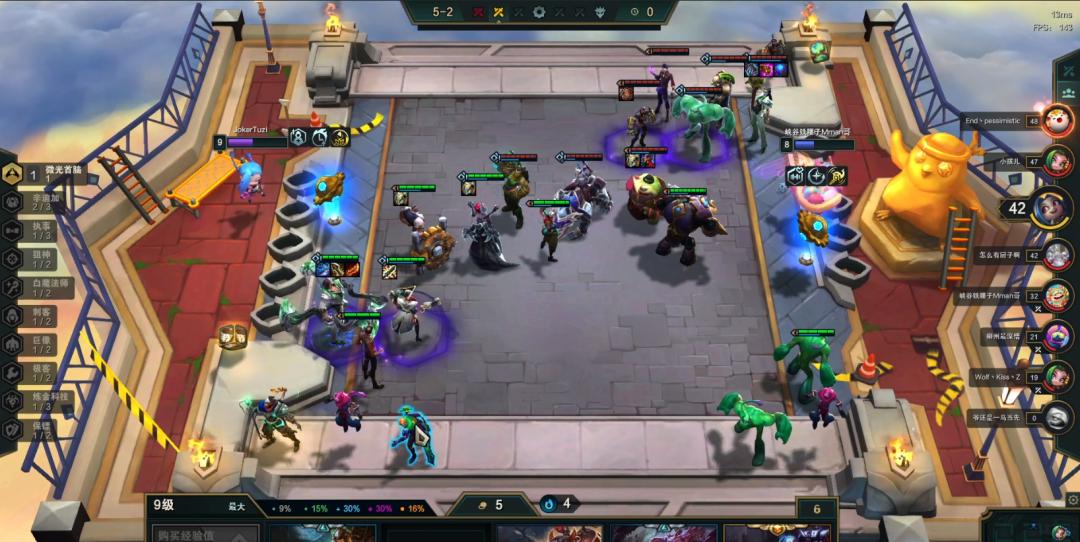
Task: Show the 极客 trait info
Action: pyautogui.click(x=44, y=372)
